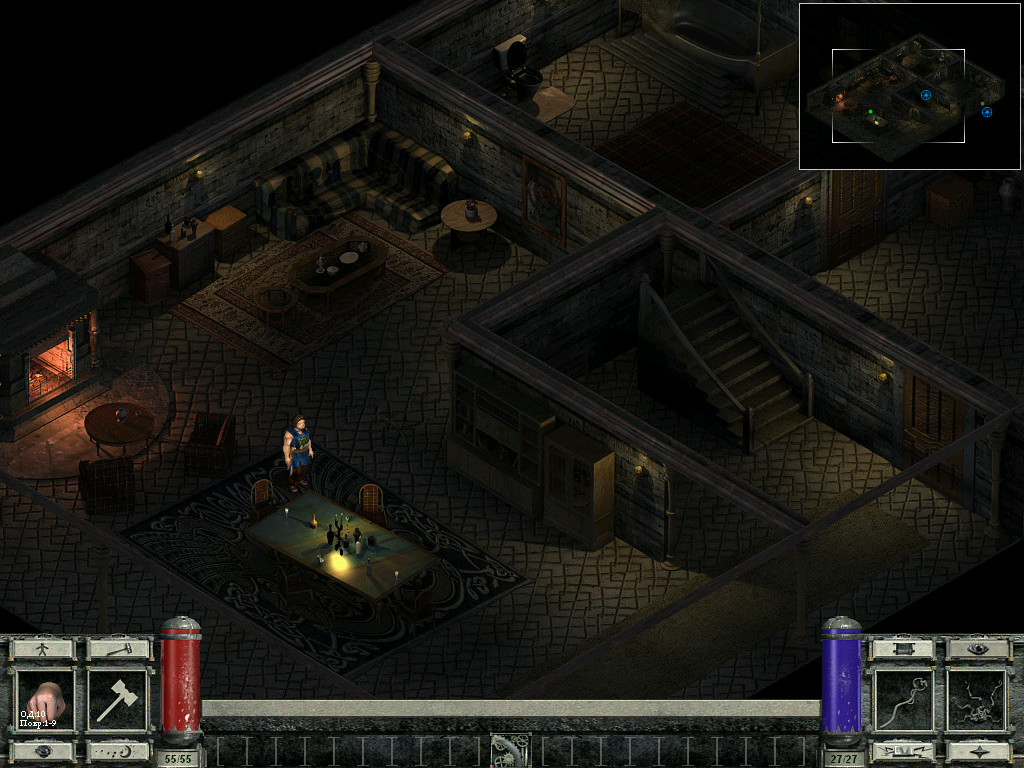This screenshot has height=768, width=1024.
Task: Choose the tangled roots spell slot
Action: 978,700
